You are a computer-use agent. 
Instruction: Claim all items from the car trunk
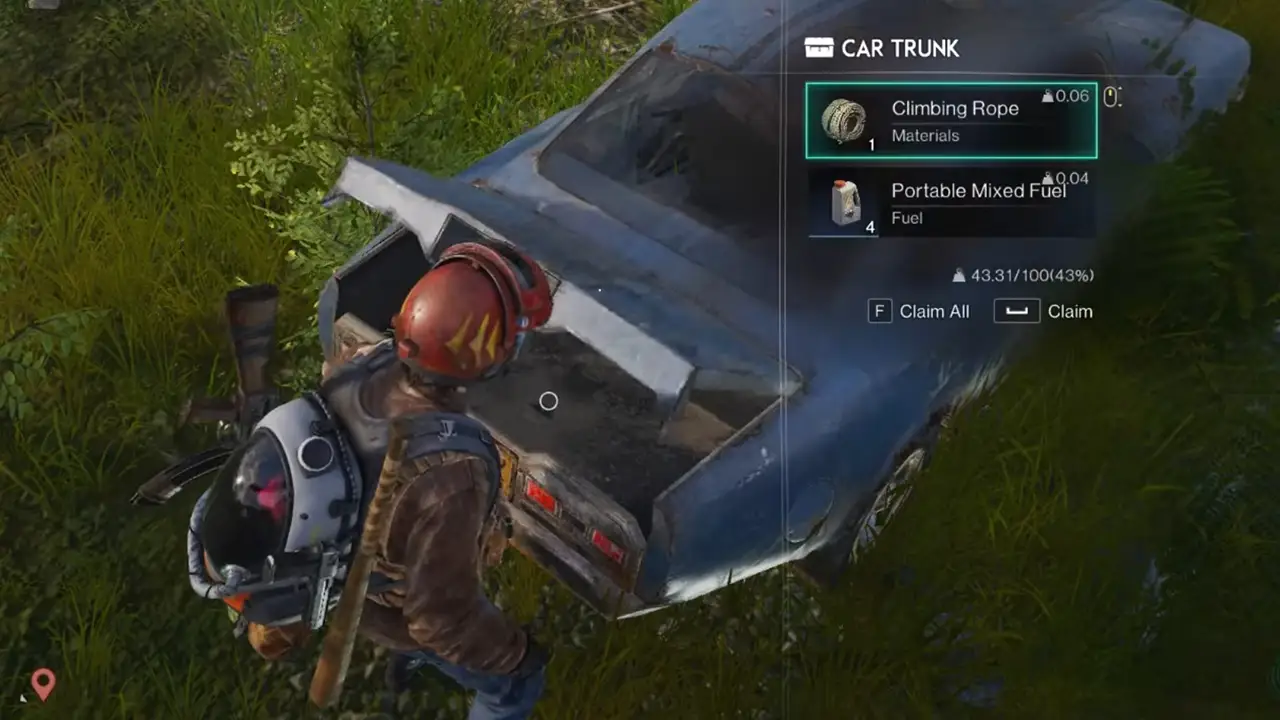pyautogui.click(x=920, y=311)
